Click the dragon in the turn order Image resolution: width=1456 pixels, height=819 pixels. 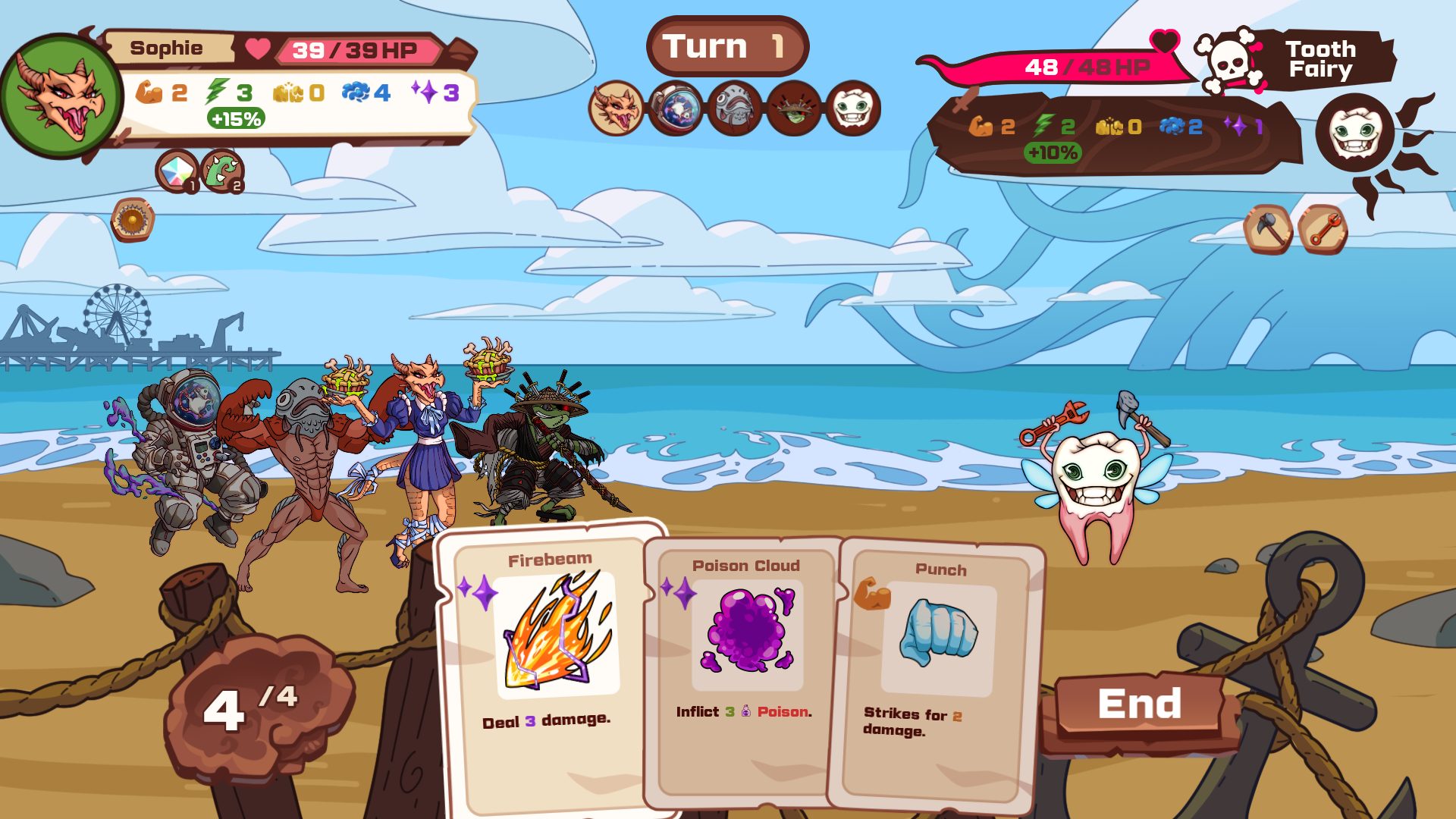click(x=616, y=108)
